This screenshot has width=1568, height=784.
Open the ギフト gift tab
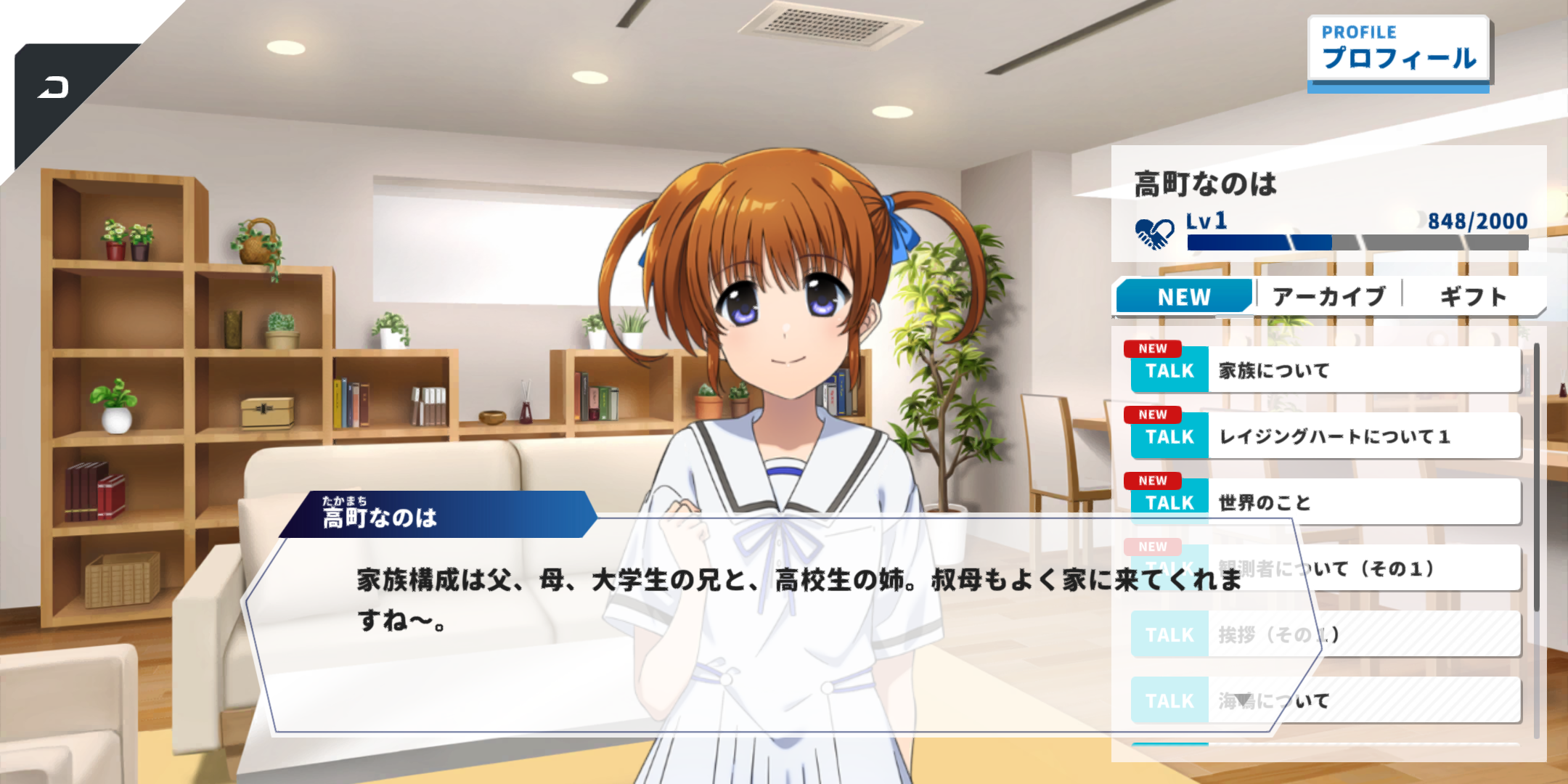point(1473,297)
